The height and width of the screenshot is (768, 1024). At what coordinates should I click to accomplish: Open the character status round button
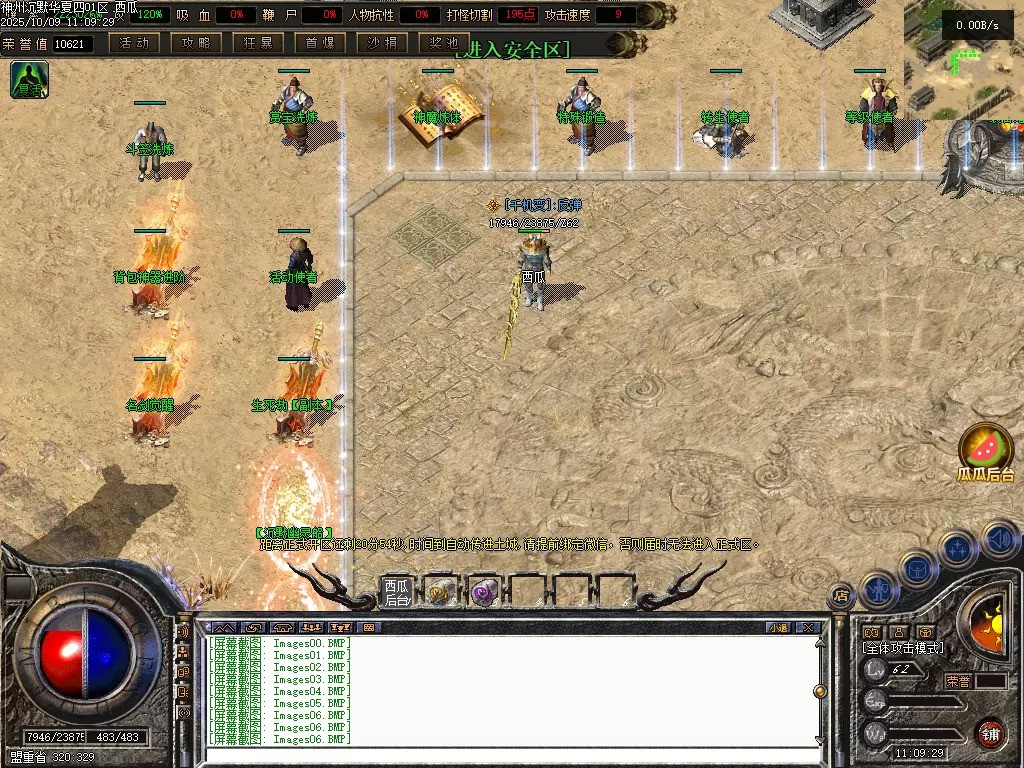(x=877, y=590)
